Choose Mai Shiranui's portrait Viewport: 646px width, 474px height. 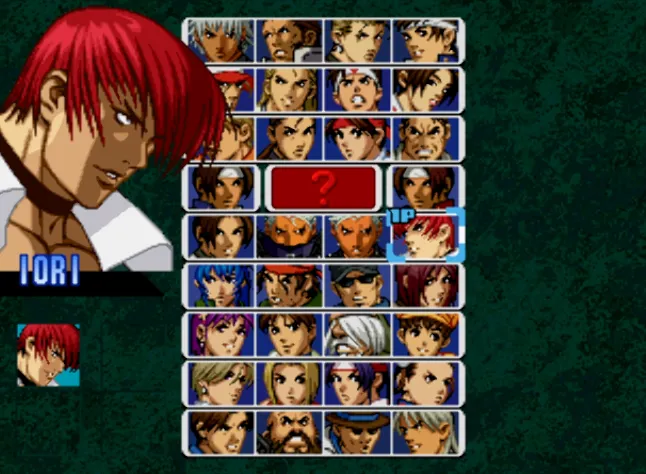(x=427, y=89)
